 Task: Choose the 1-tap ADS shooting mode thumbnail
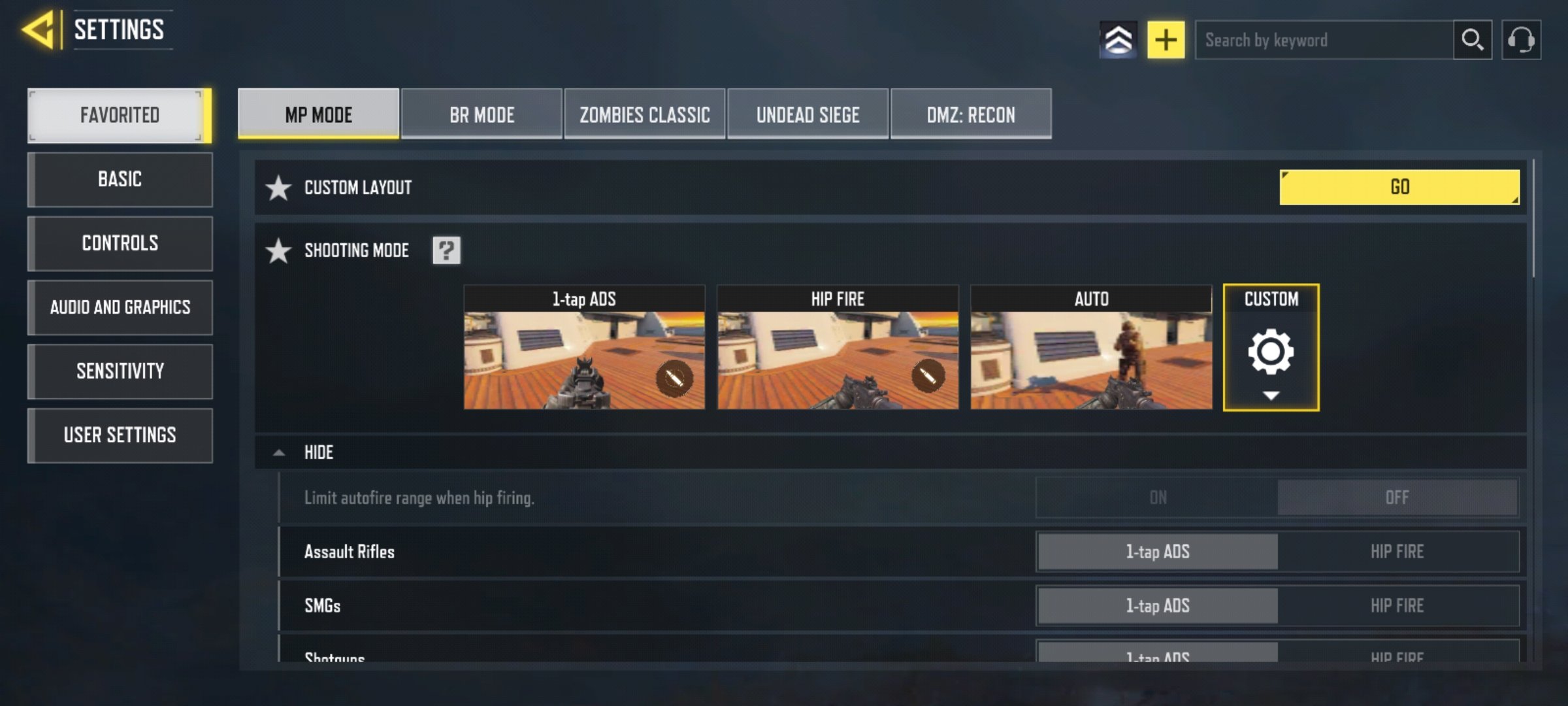coord(584,348)
